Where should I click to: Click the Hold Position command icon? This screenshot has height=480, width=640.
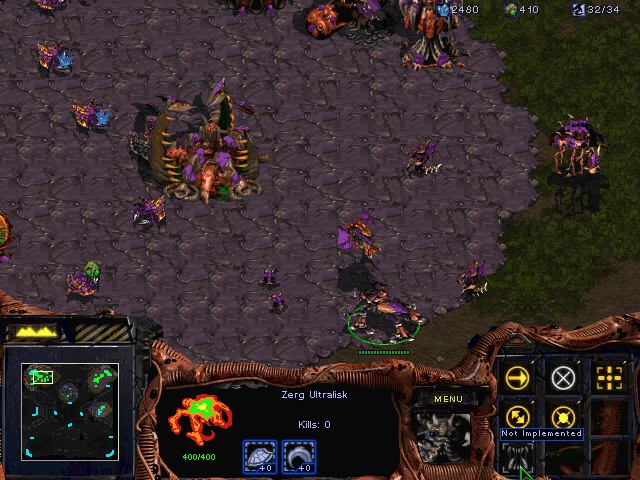coord(564,416)
